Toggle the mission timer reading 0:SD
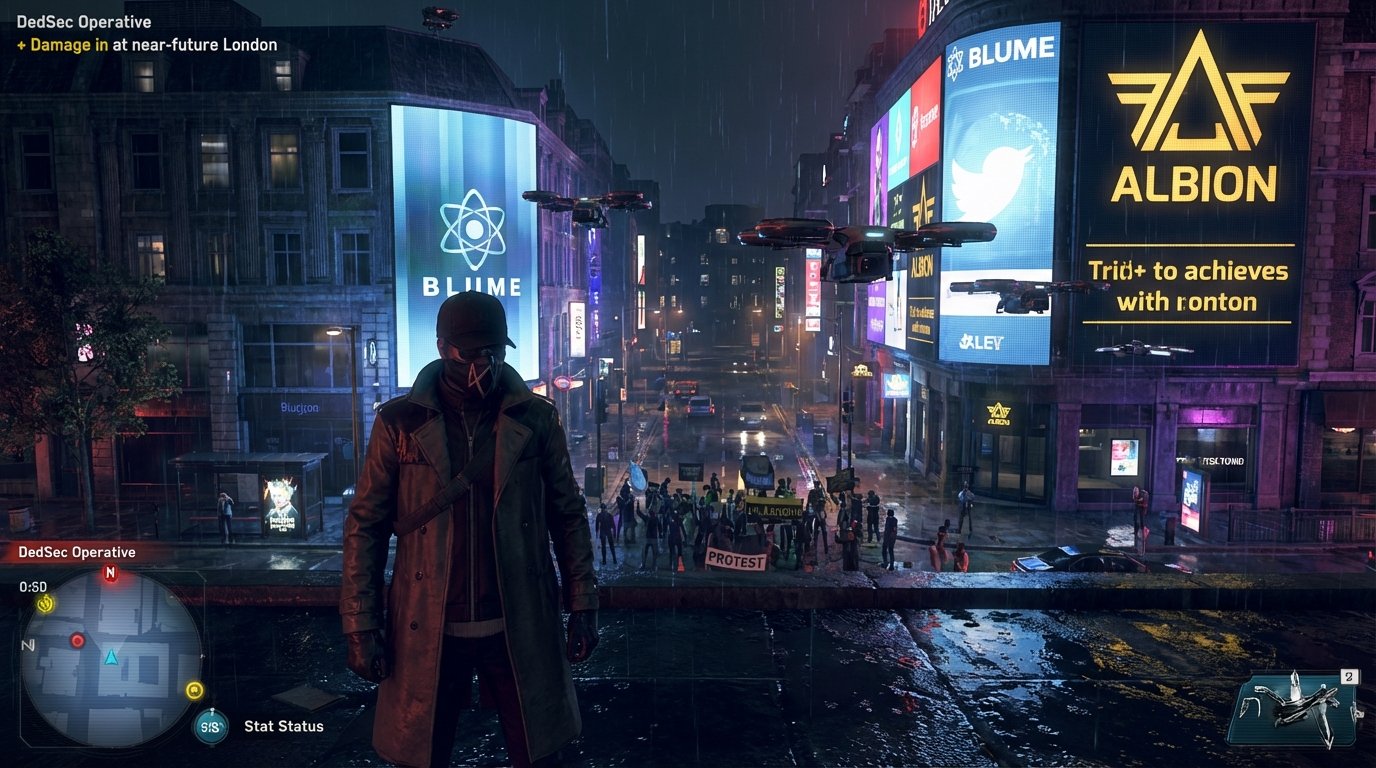The image size is (1376, 768). tap(30, 588)
